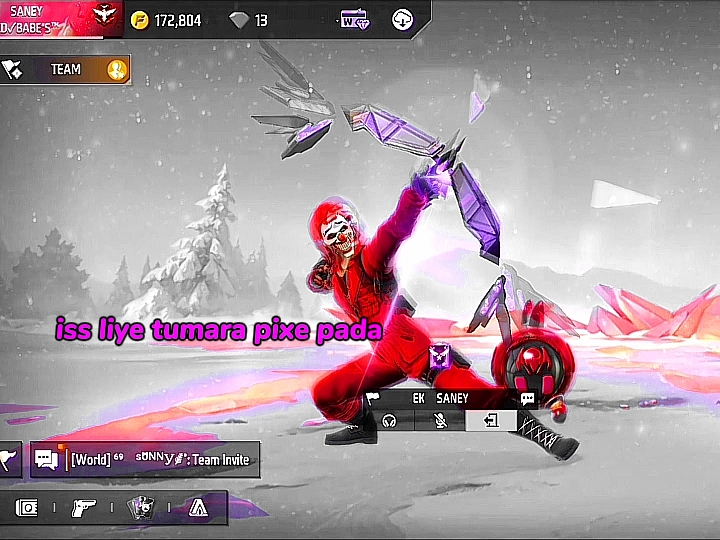Toggle the muted microphone icon
Viewport: 720px width, 540px height.
coord(440,421)
